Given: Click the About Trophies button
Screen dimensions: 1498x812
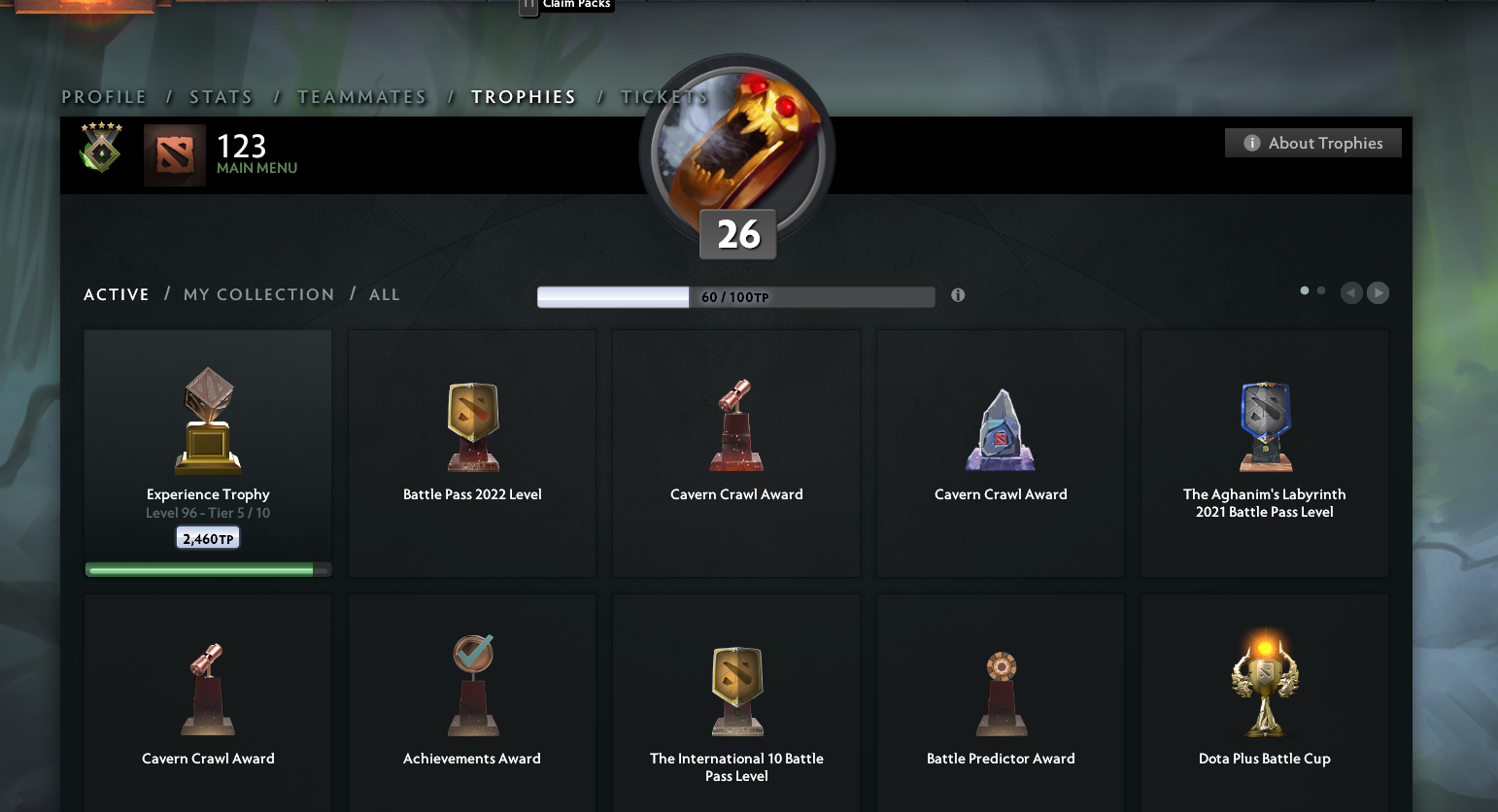Looking at the screenshot, I should click(x=1312, y=142).
